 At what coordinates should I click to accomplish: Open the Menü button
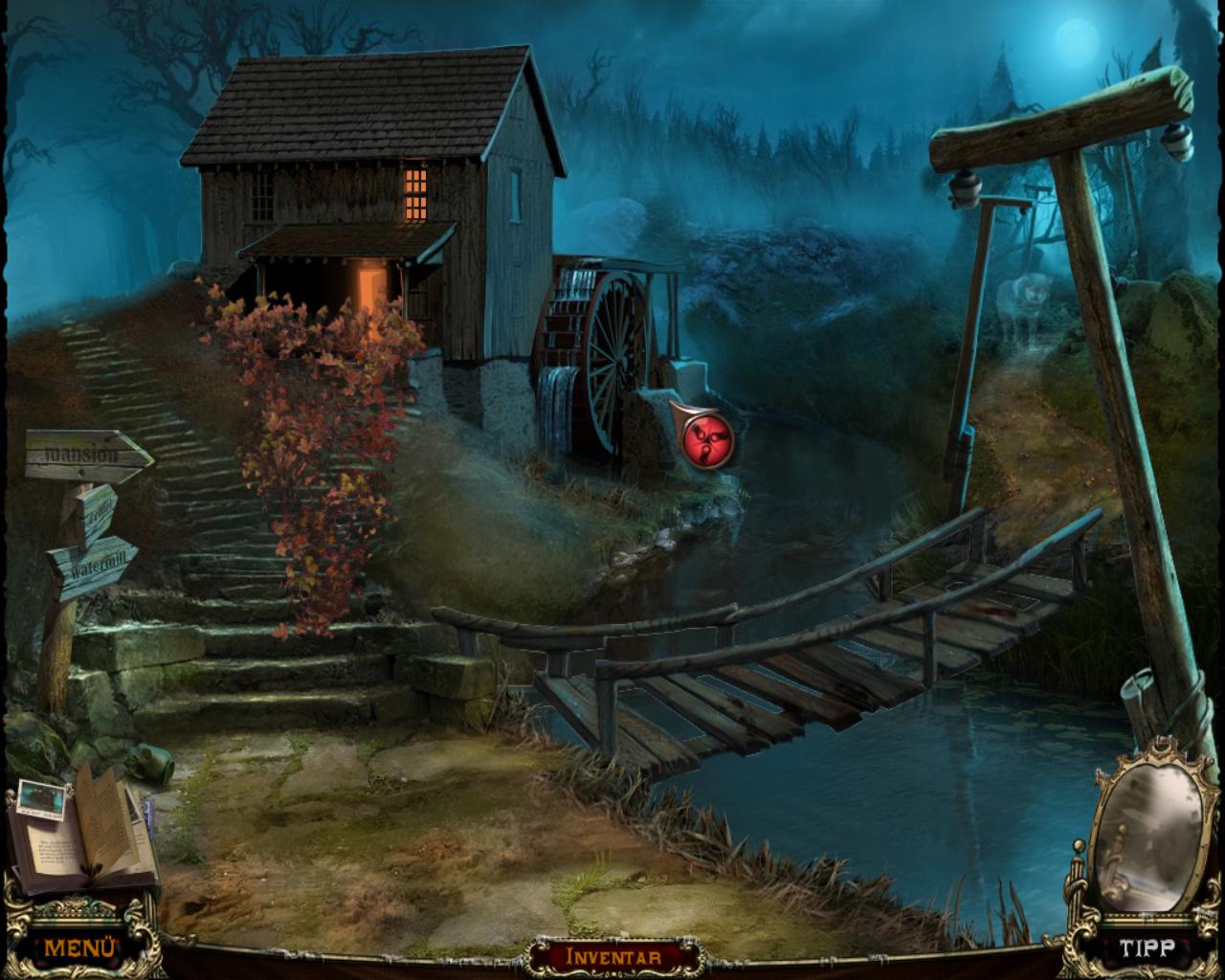tap(80, 947)
